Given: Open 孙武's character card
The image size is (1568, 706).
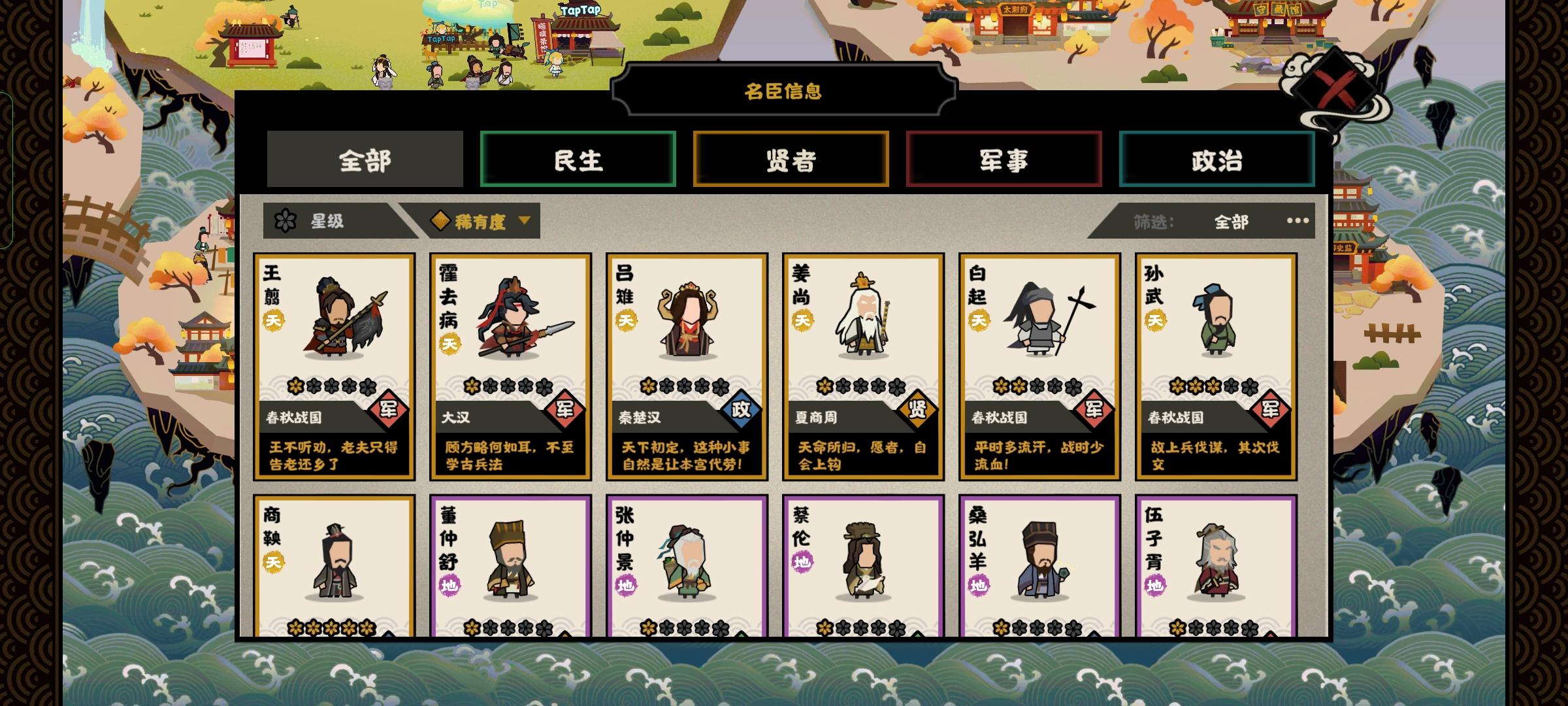Looking at the screenshot, I should 1216,366.
